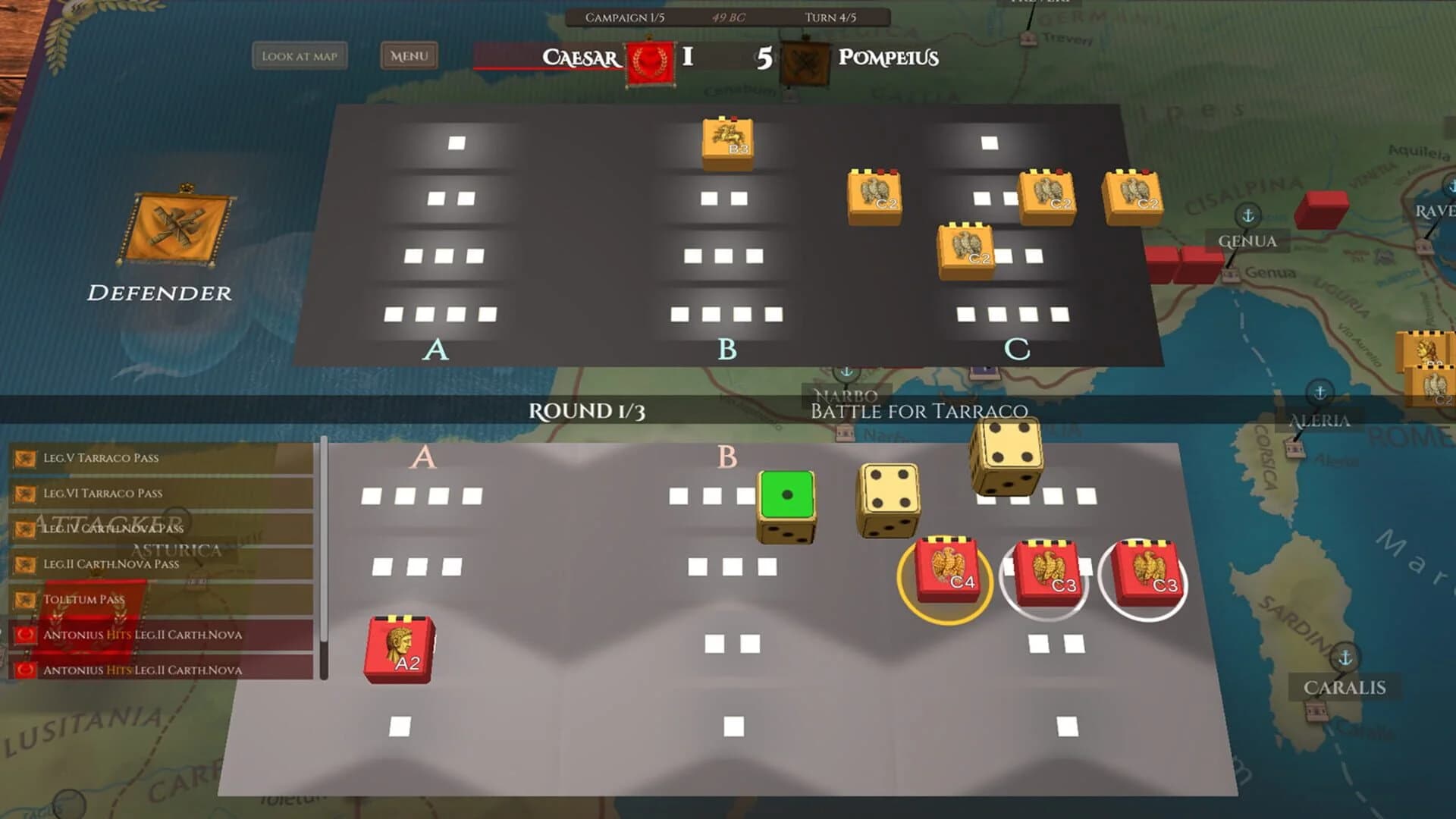Select the Defender flag banner
The image size is (1456, 819).
176,227
